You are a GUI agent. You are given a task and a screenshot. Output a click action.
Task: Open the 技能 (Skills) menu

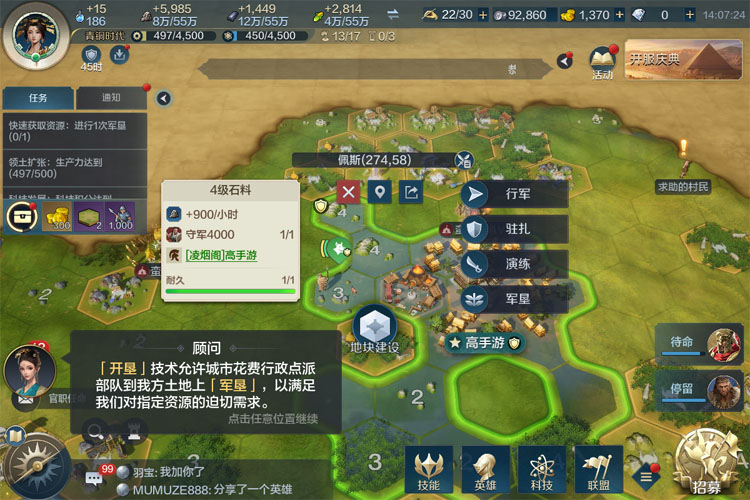coord(429,469)
